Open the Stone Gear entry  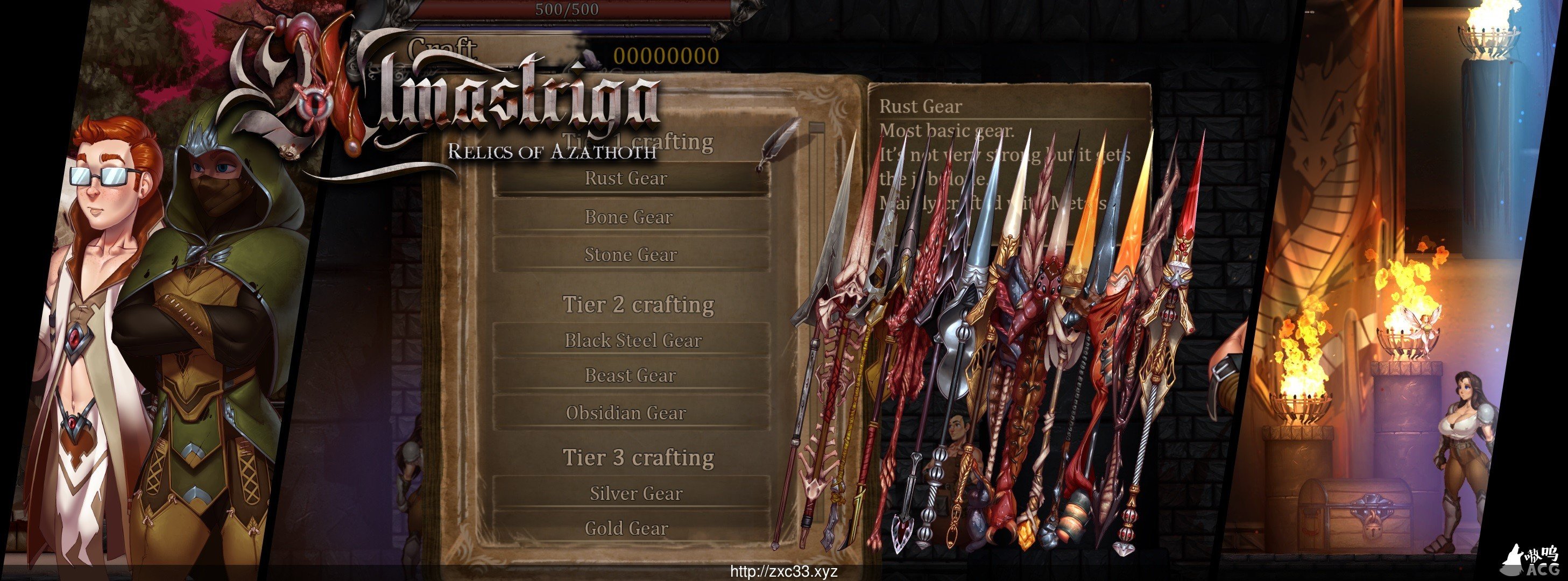[x=630, y=254]
